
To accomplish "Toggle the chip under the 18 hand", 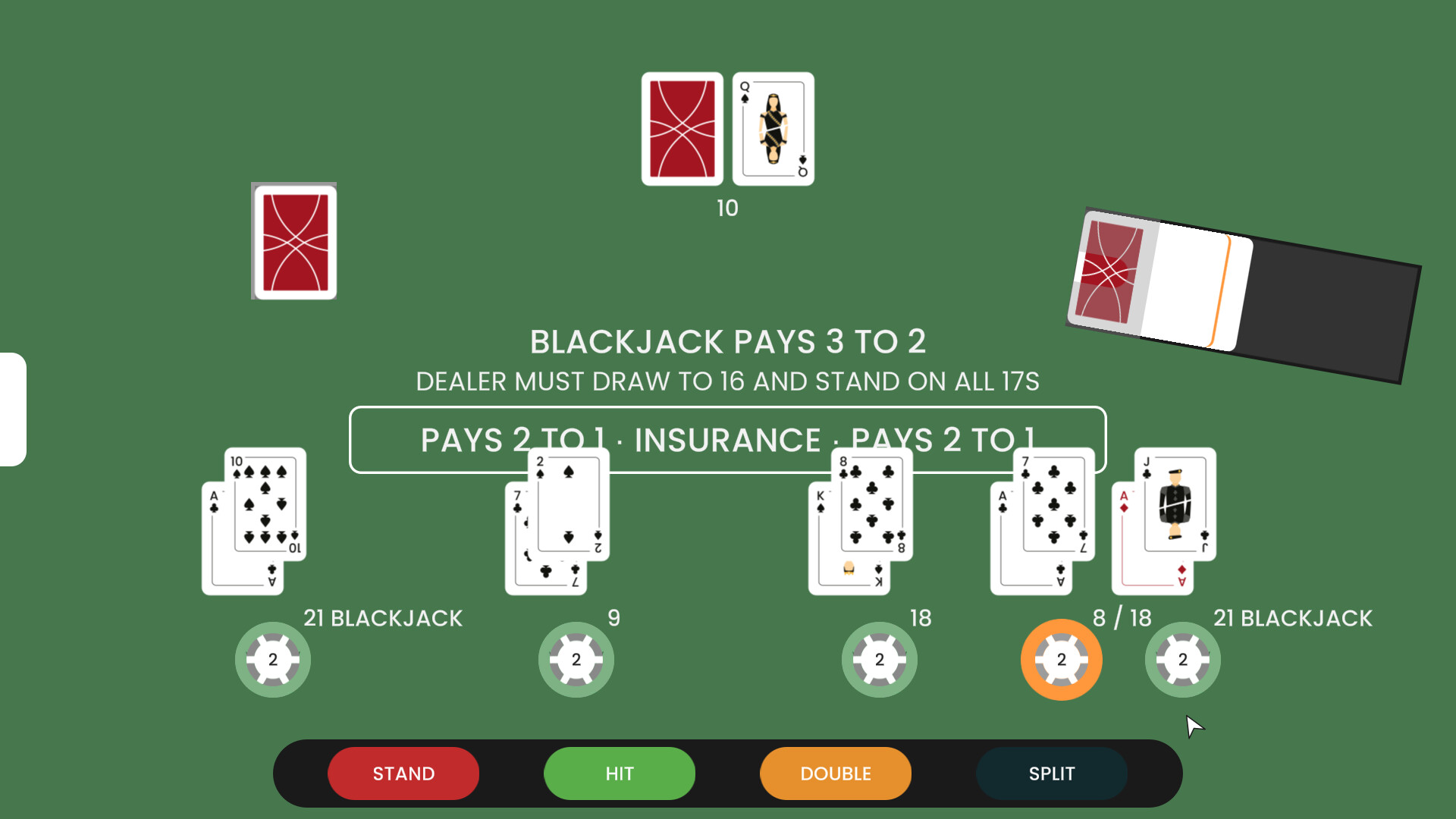I will [x=880, y=659].
